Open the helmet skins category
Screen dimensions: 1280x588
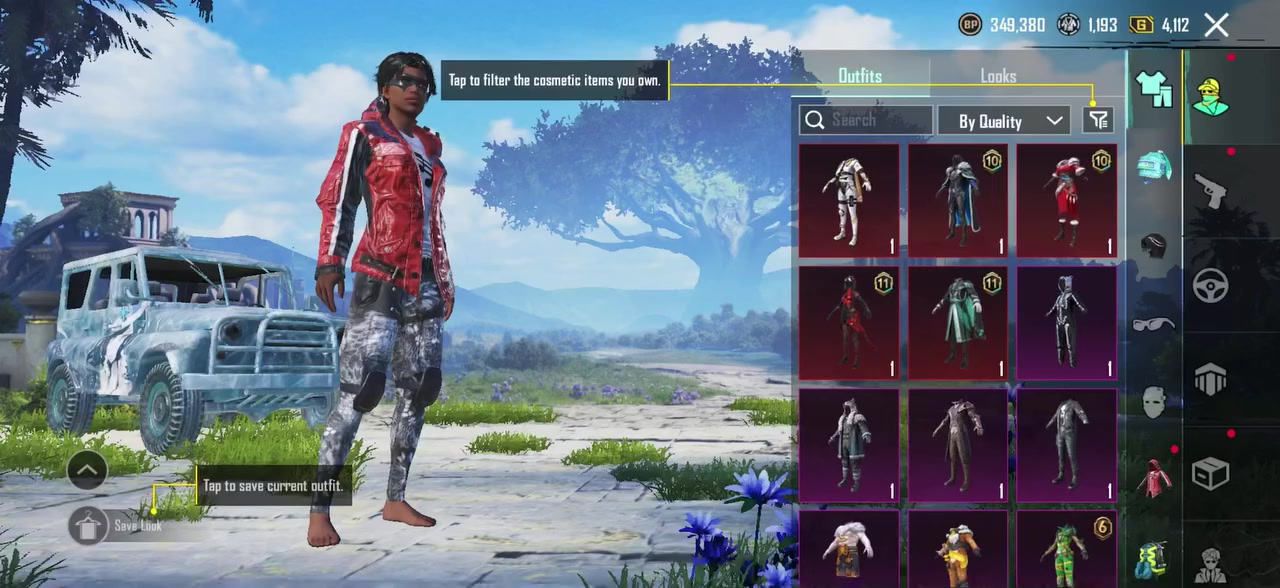point(1154,166)
